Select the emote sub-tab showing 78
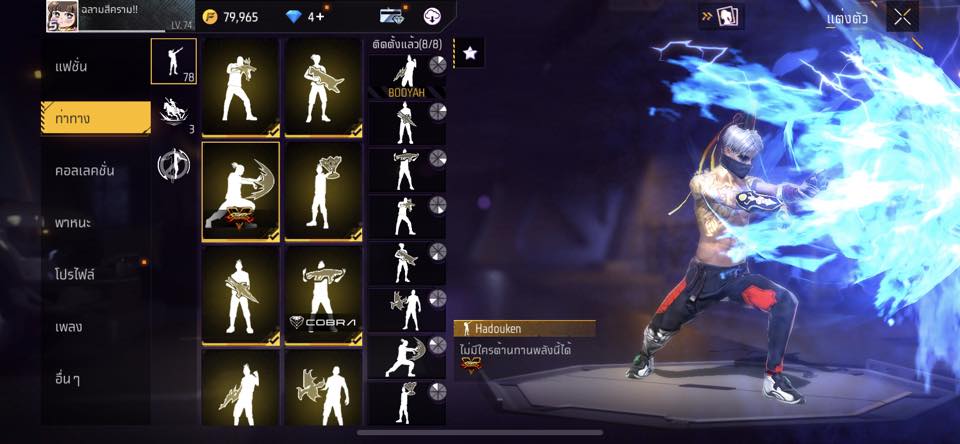 coord(173,61)
